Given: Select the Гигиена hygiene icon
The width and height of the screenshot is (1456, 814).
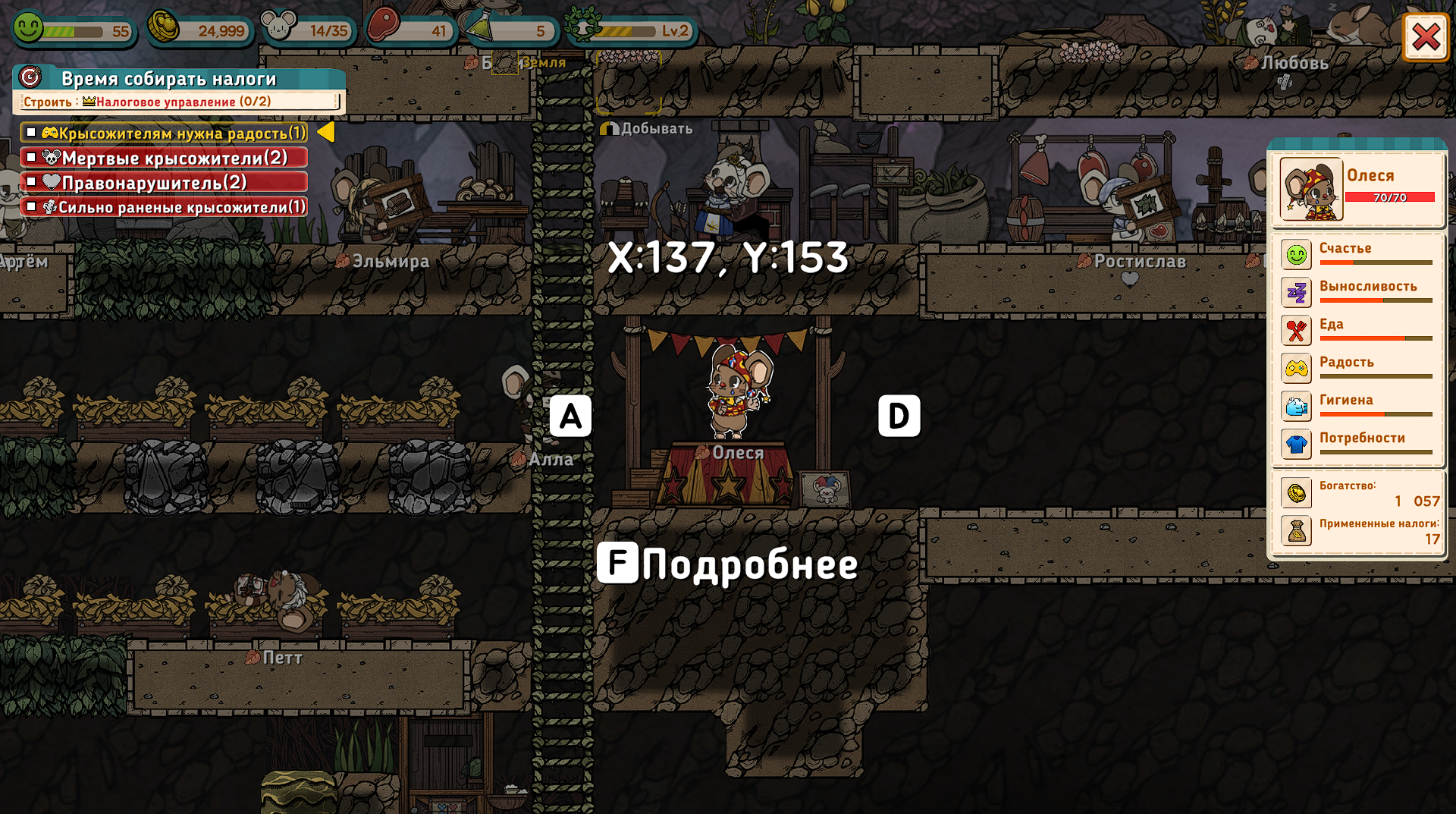Looking at the screenshot, I should point(1296,407).
